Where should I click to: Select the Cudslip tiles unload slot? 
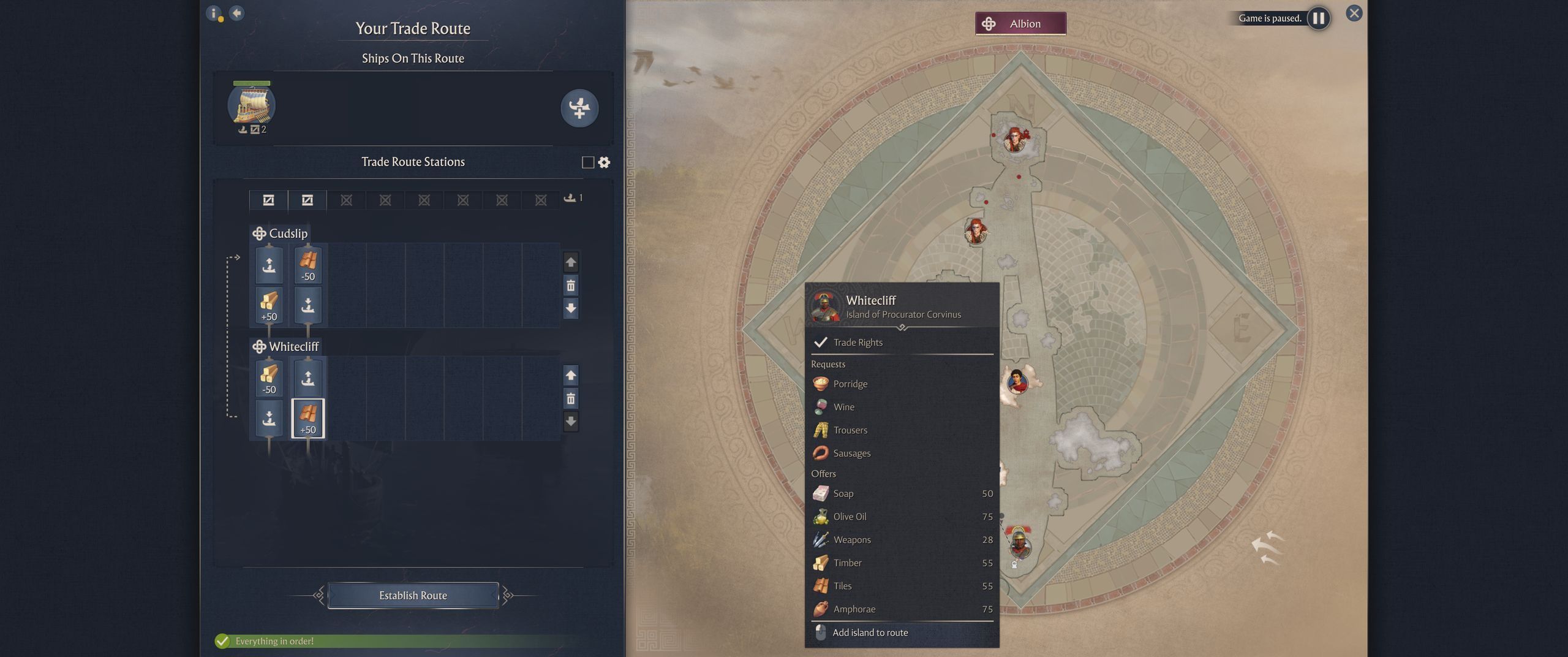point(307,265)
